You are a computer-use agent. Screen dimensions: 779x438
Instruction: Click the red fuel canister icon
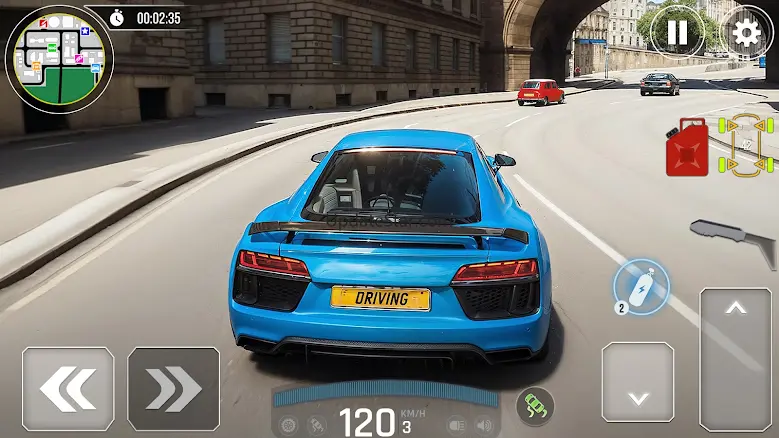(687, 148)
